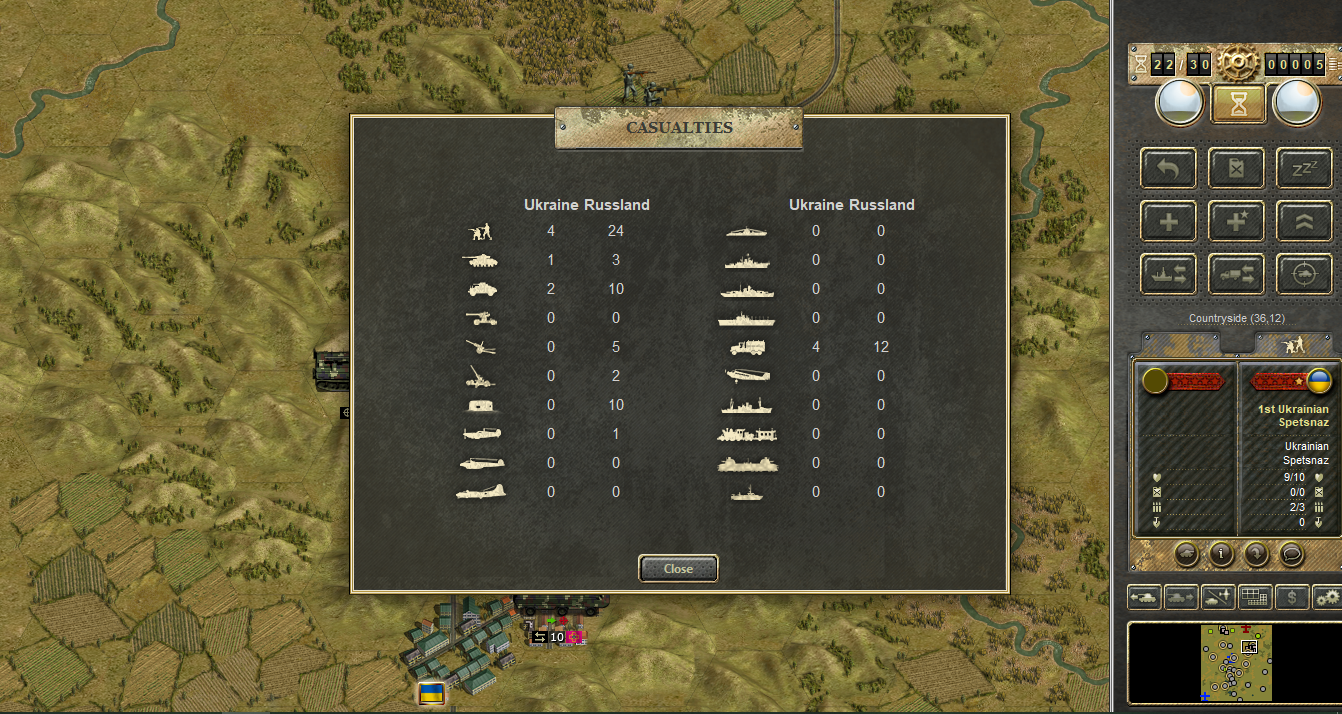Toggle truck transport mount button
Screen dimensions: 1342x714
click(x=1236, y=273)
